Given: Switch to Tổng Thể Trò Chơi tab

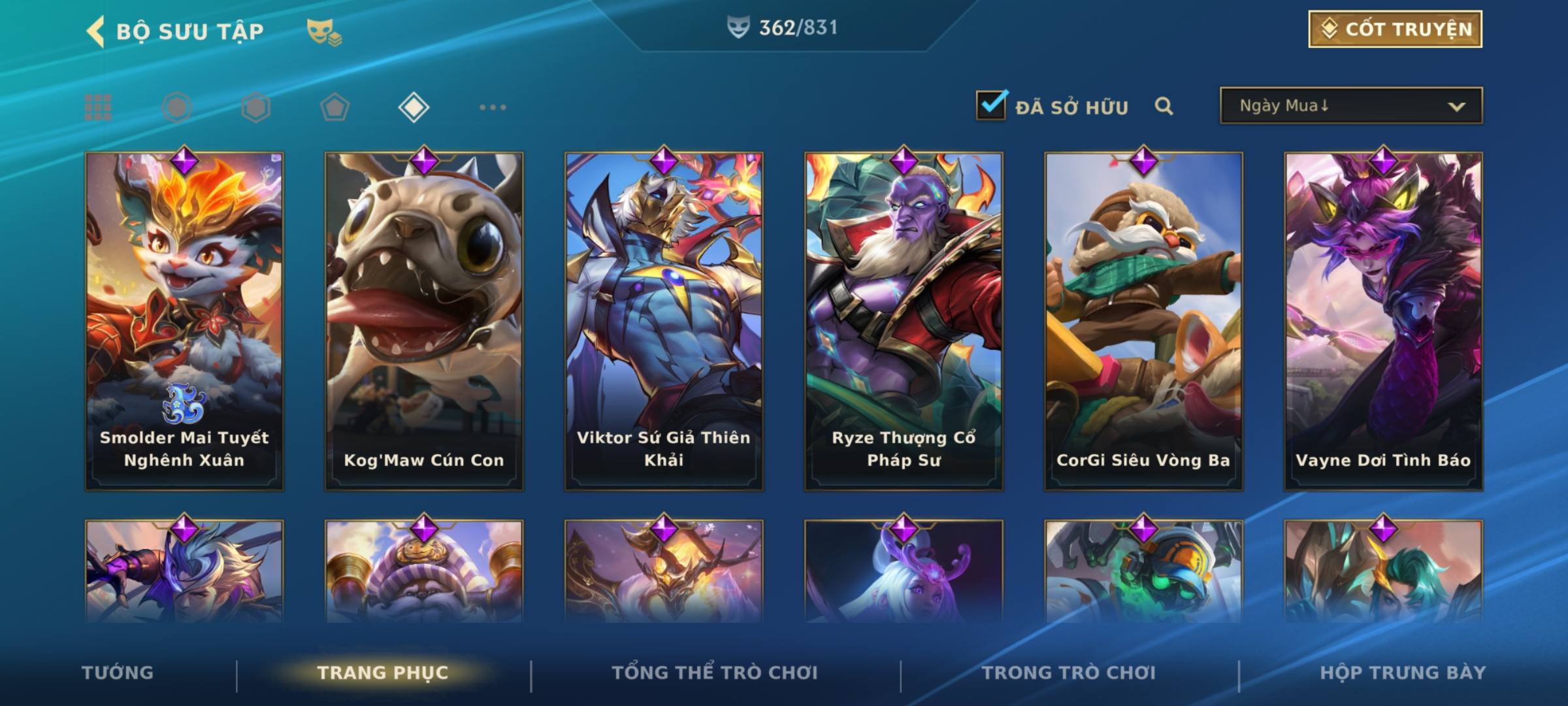Looking at the screenshot, I should point(715,673).
